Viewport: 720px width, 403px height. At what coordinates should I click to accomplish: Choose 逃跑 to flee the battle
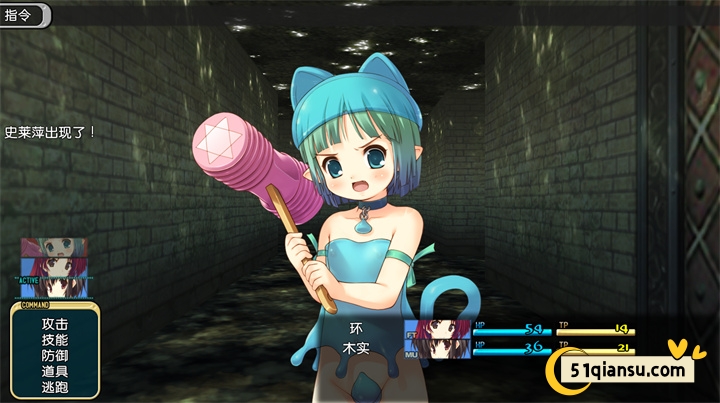[55, 386]
